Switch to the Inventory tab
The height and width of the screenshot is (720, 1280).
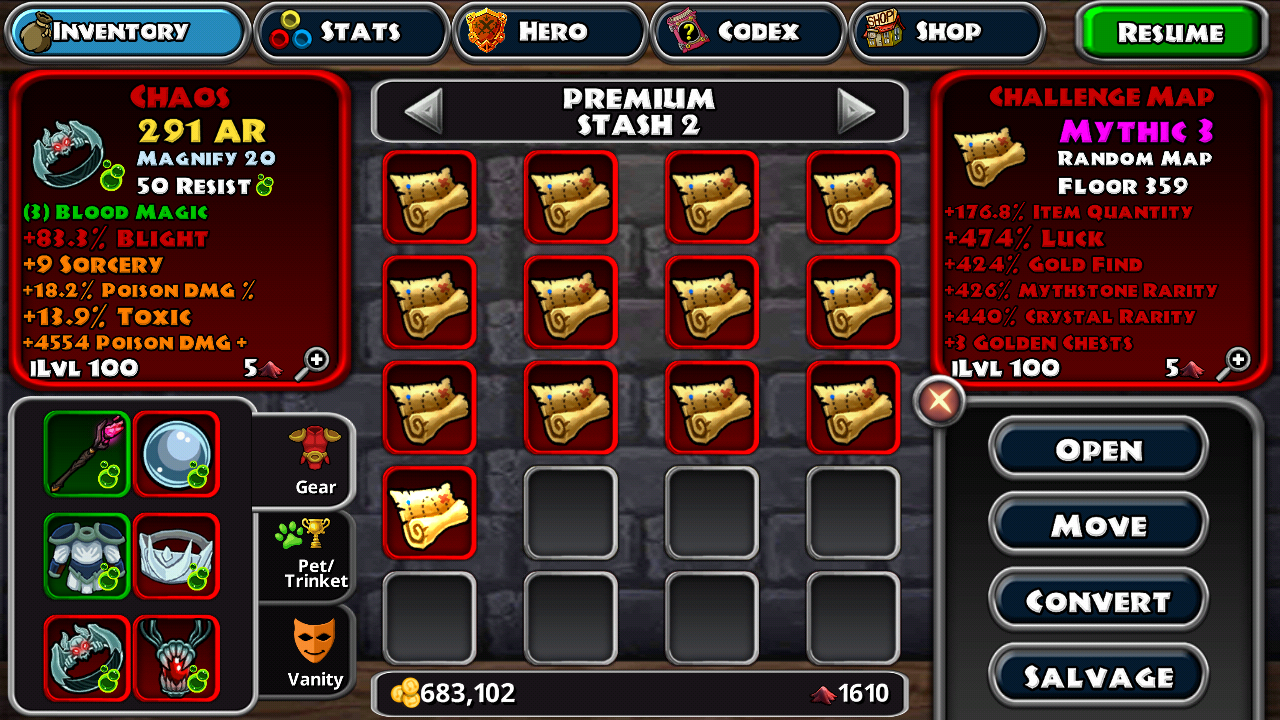[127, 32]
